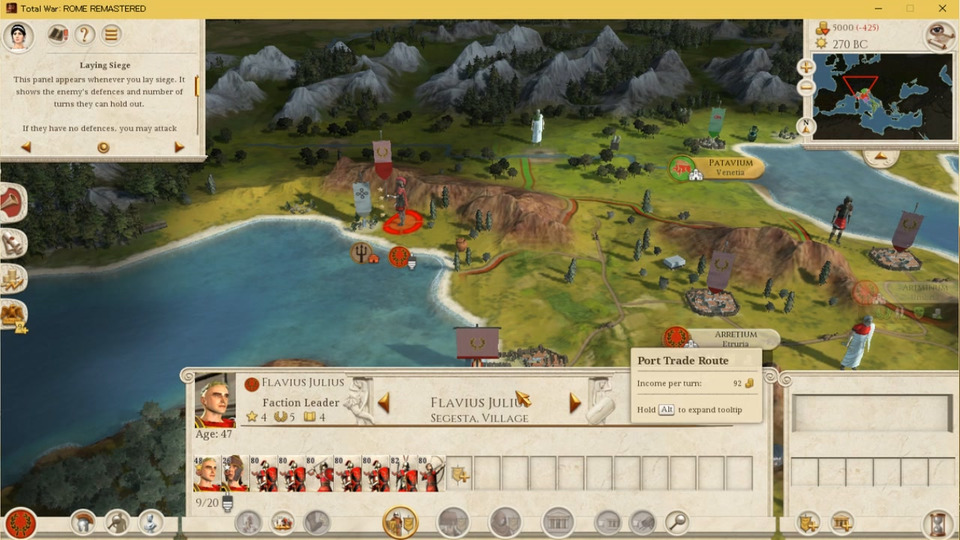Screen dimensions: 960x540
Task: Open the game menu list icon
Action: [x=112, y=35]
